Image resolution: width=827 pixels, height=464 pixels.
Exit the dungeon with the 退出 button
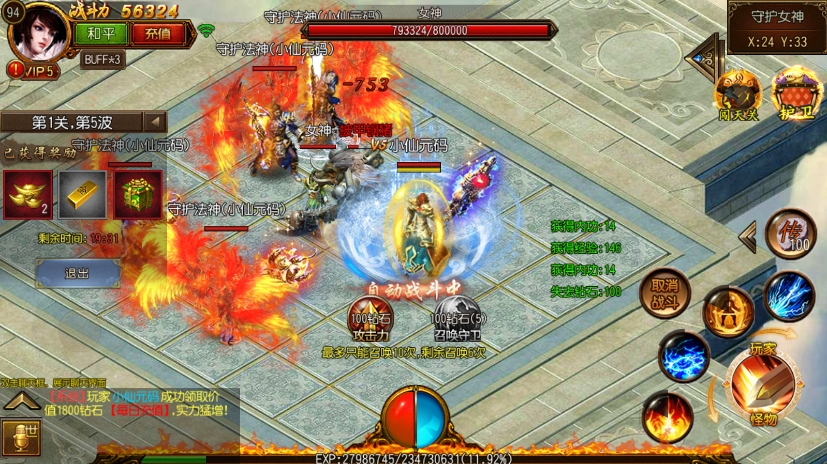coord(77,273)
